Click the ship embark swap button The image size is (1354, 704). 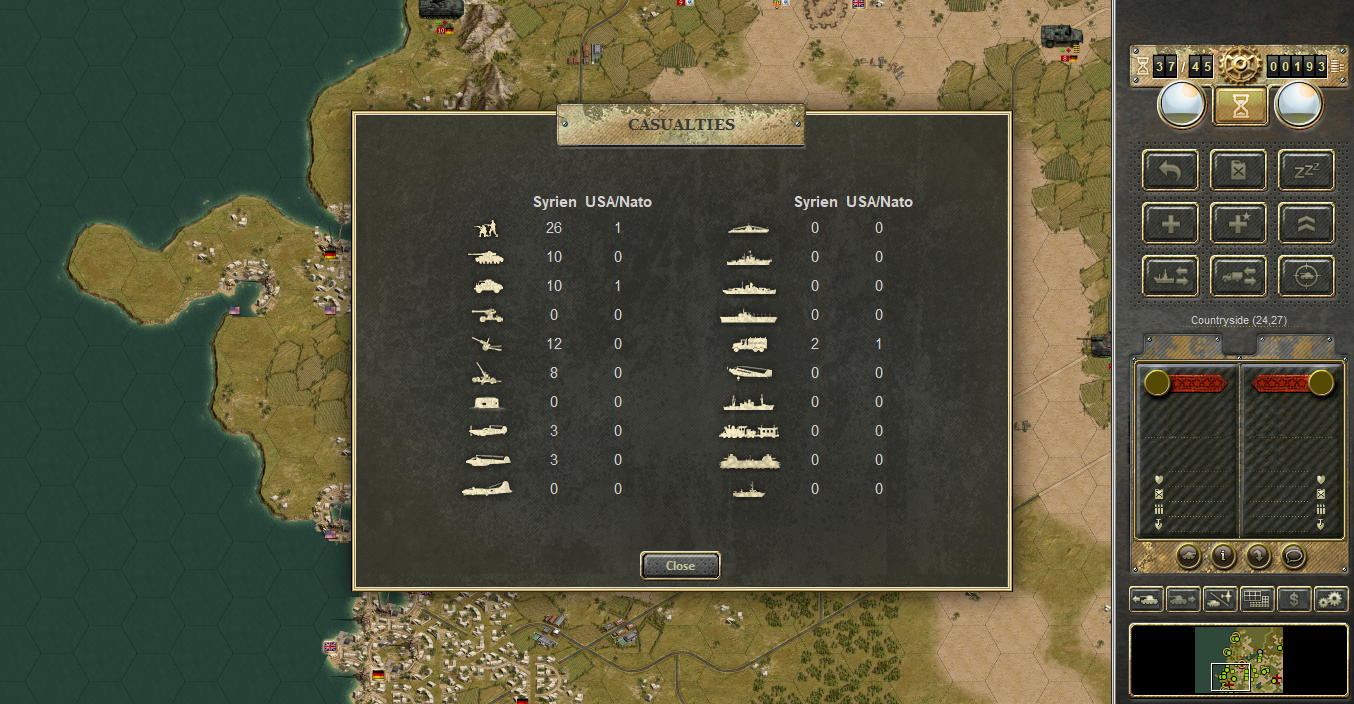click(1170, 276)
